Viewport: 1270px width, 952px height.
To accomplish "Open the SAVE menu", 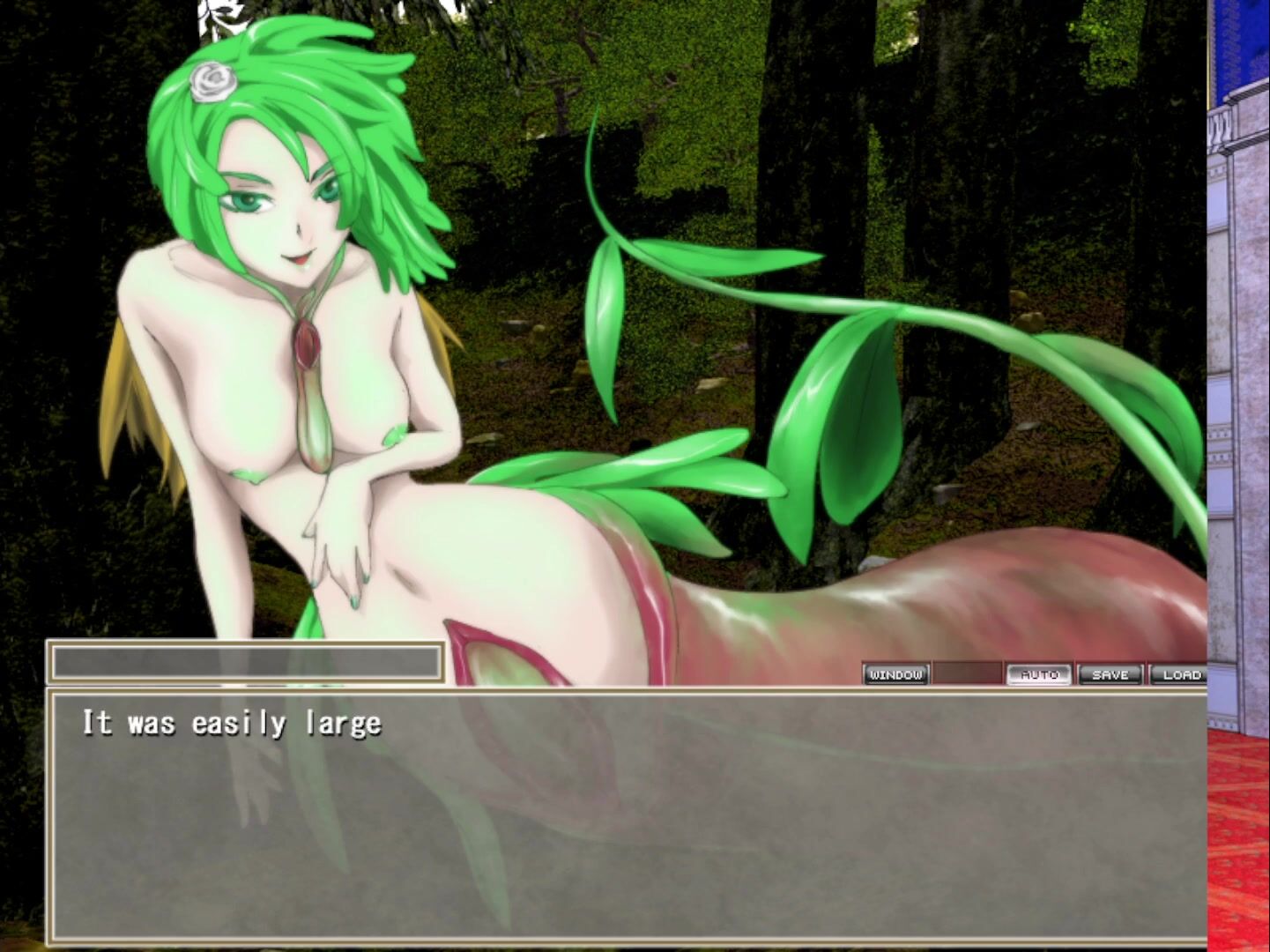I will (x=1110, y=674).
